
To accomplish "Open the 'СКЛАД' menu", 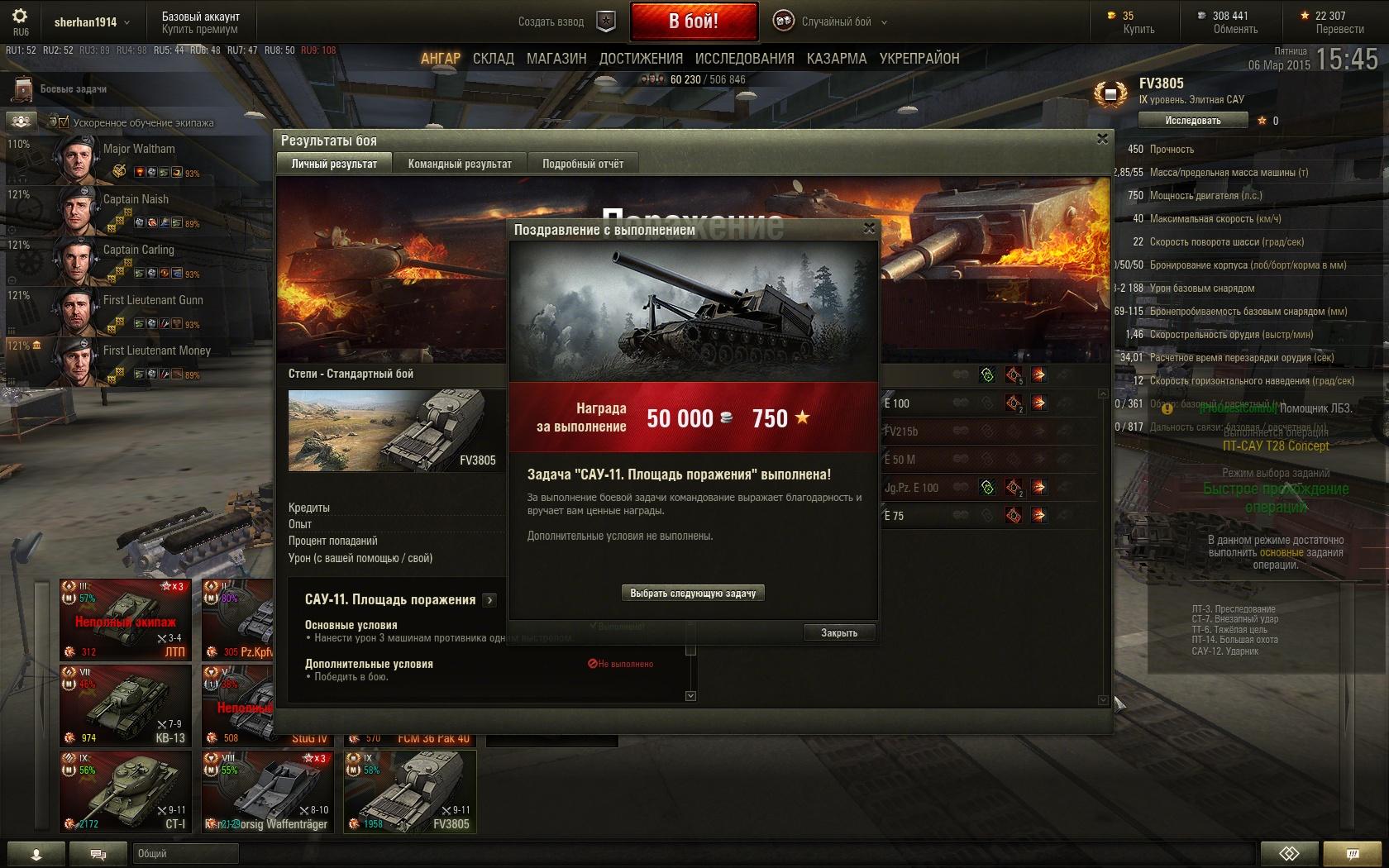I will coord(494,59).
